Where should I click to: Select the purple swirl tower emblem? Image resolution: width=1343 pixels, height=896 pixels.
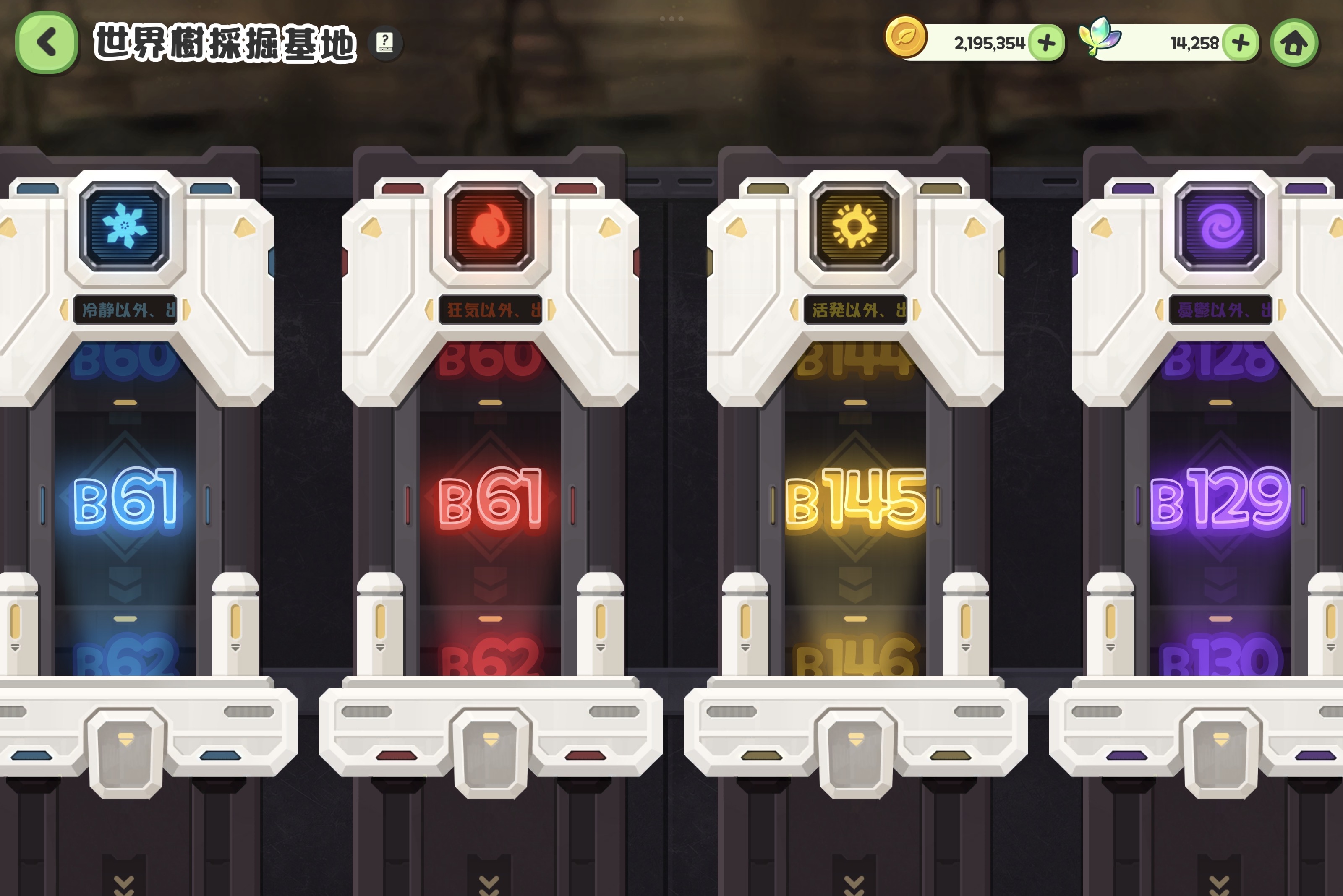coord(1220,226)
